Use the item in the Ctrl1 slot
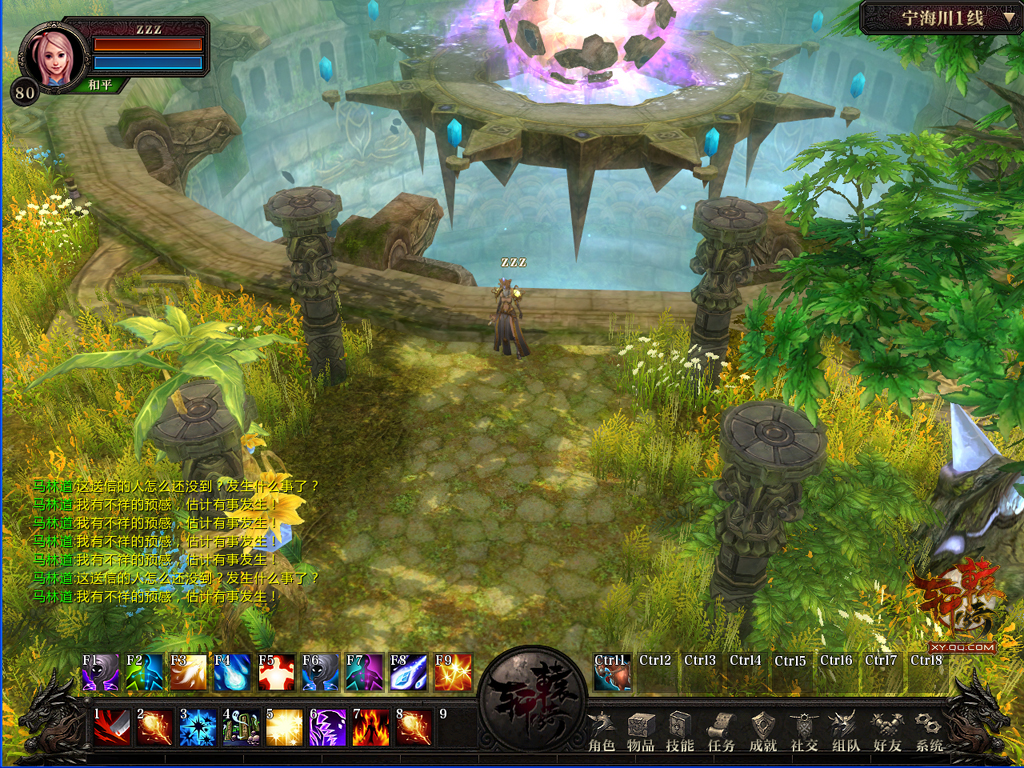This screenshot has width=1024, height=768. click(612, 673)
